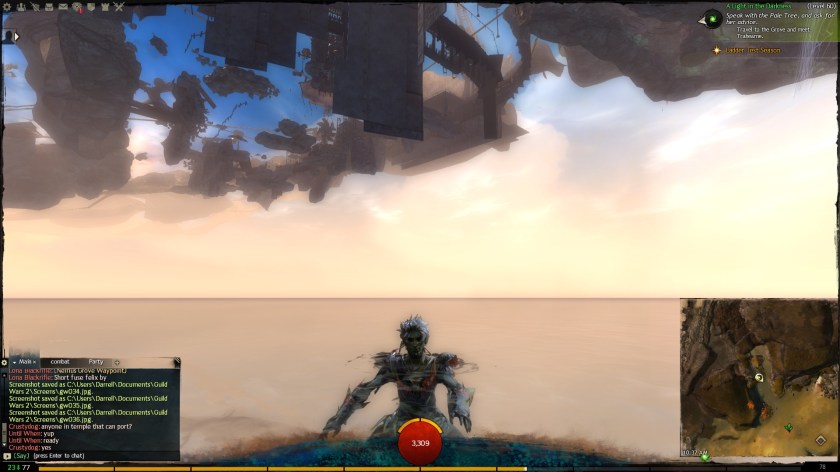Open the red endurance orb showing 3,309
The height and width of the screenshot is (472, 840).
(420, 442)
